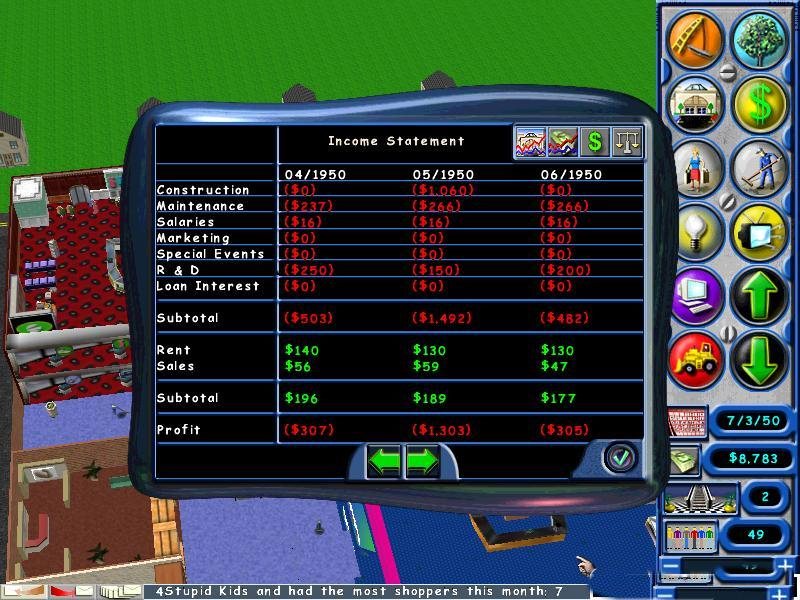
Task: Show the money line graph tab
Action: (x=562, y=142)
